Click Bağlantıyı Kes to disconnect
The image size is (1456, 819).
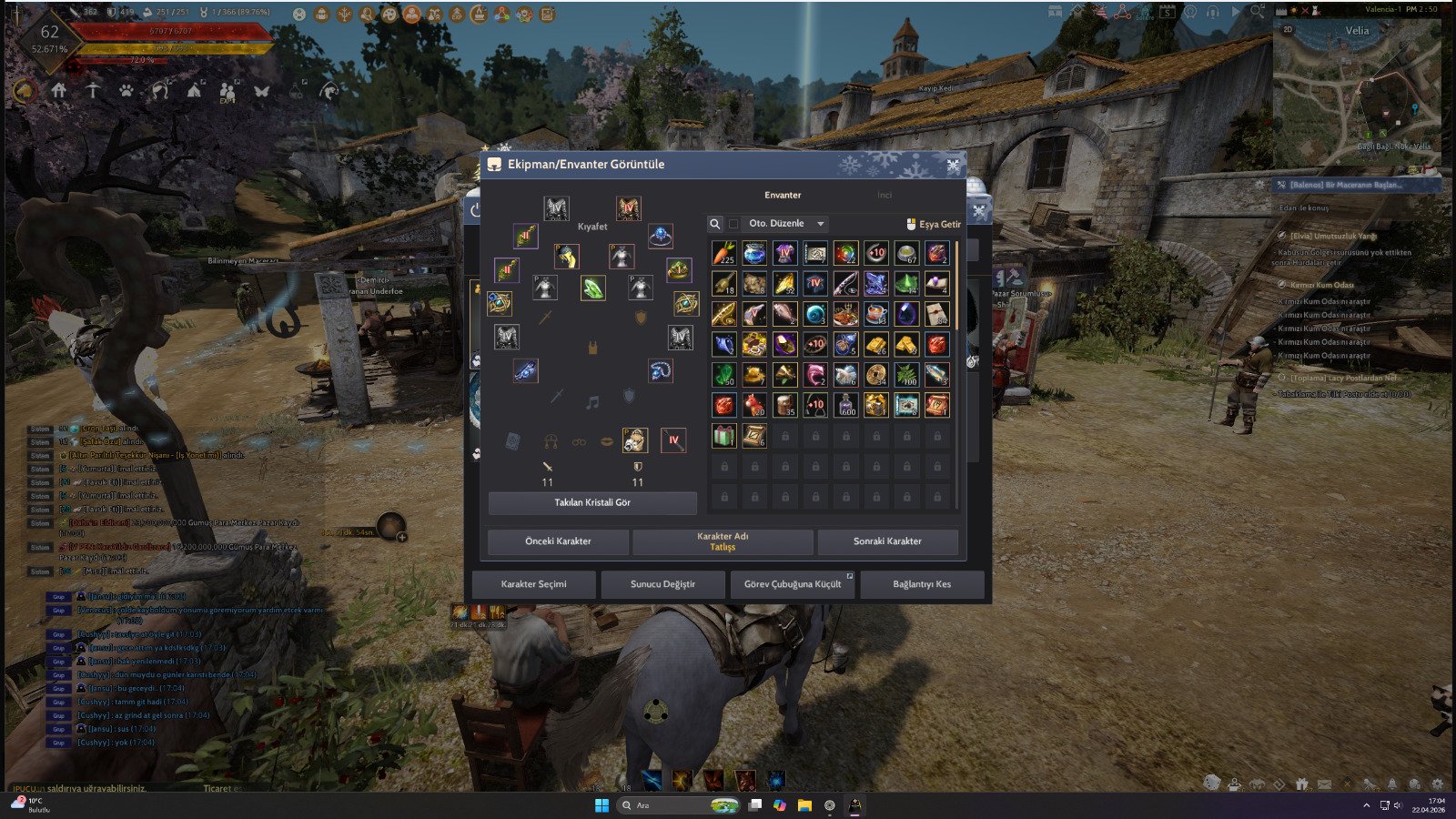(x=921, y=584)
